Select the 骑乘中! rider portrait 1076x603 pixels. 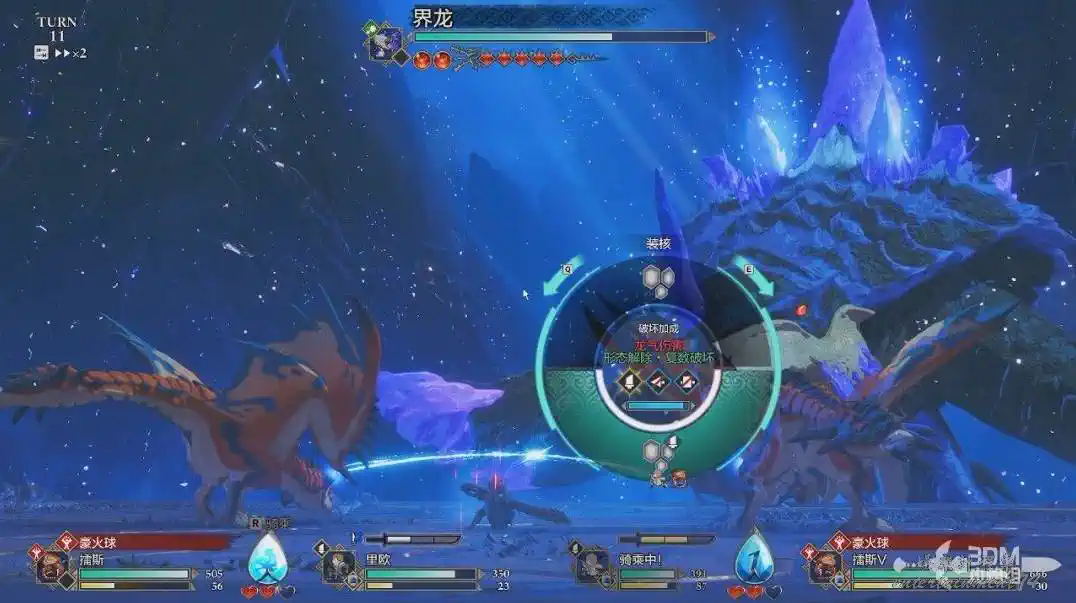point(591,567)
